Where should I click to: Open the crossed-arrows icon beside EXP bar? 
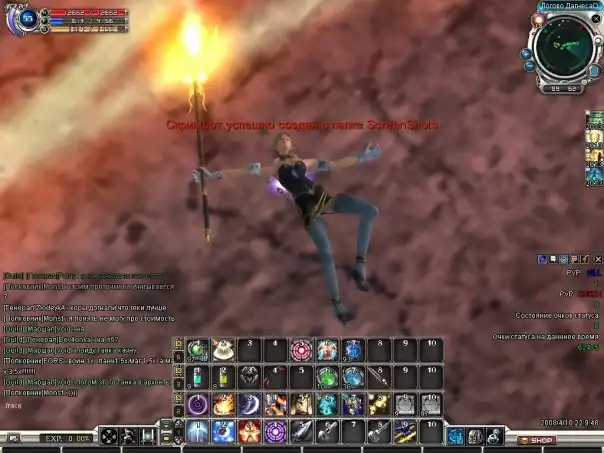[x=108, y=436]
